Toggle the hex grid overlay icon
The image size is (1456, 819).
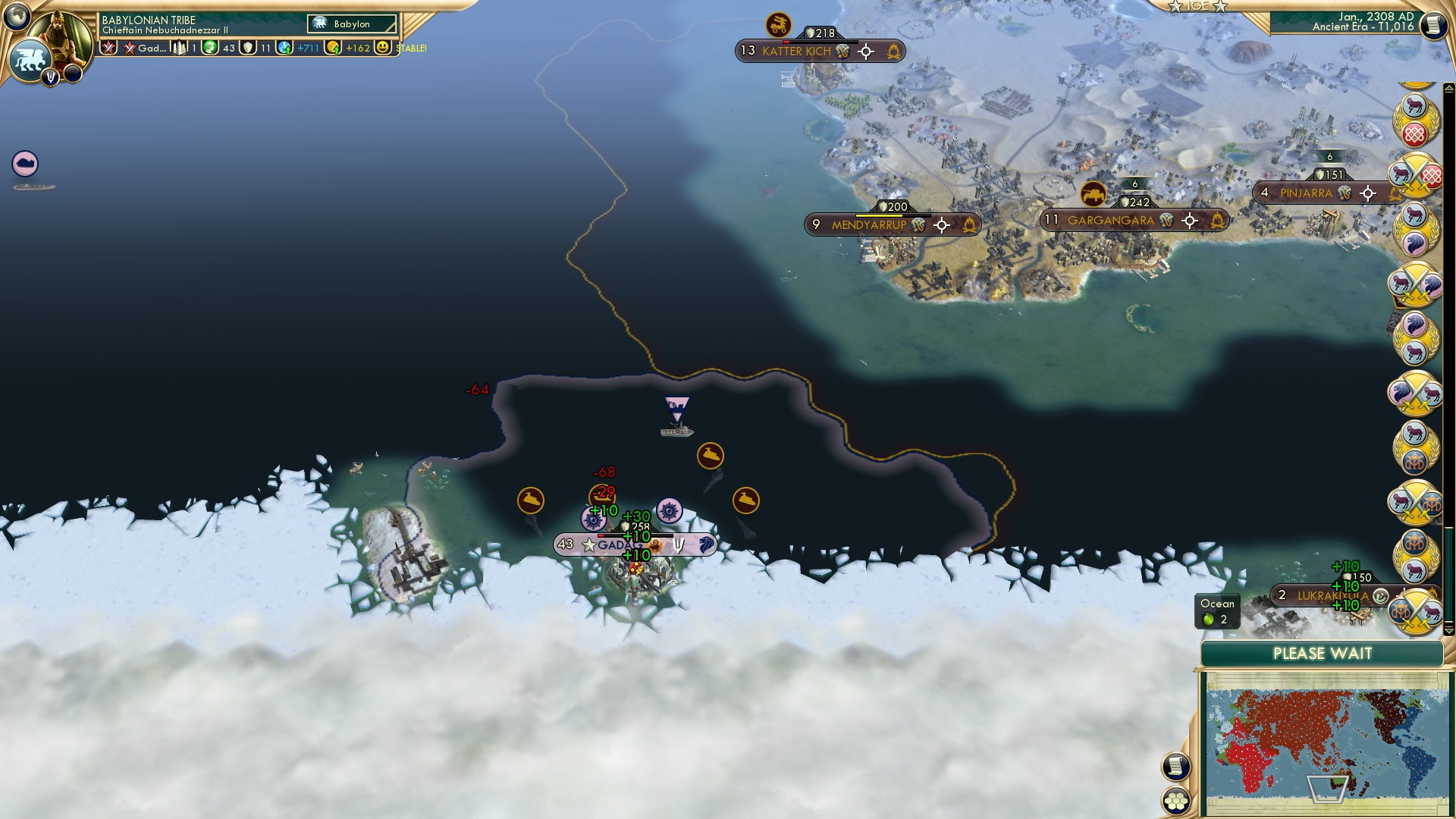(1177, 802)
